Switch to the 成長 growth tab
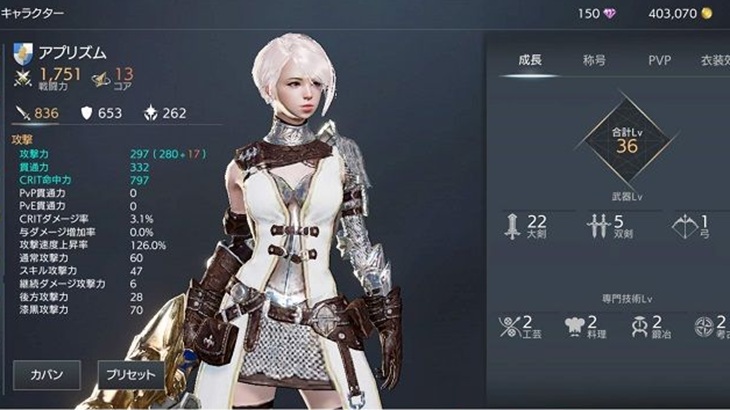730x410 pixels. click(x=530, y=60)
